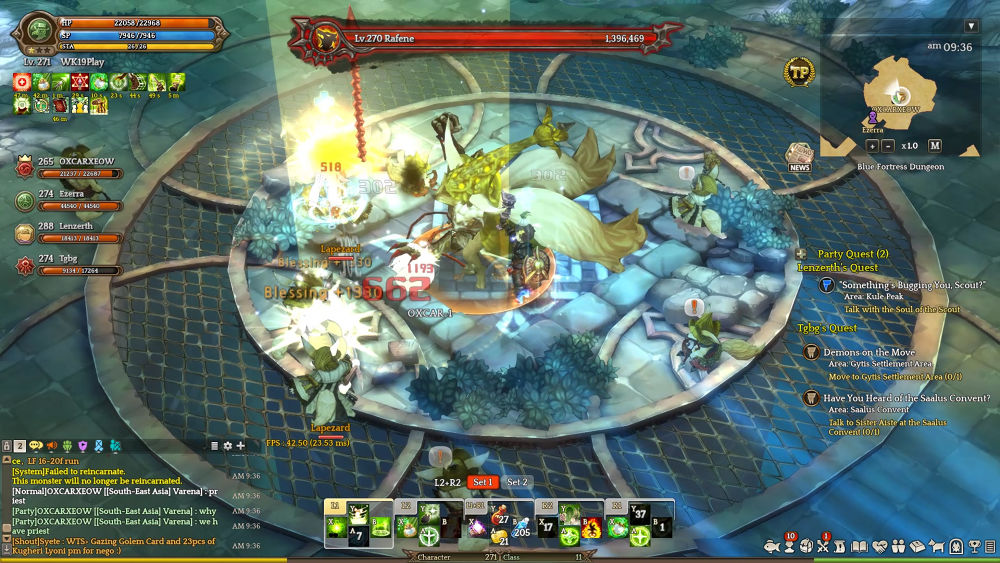The image size is (1000, 563).
Task: Click the gold TP badge
Action: coord(799,71)
